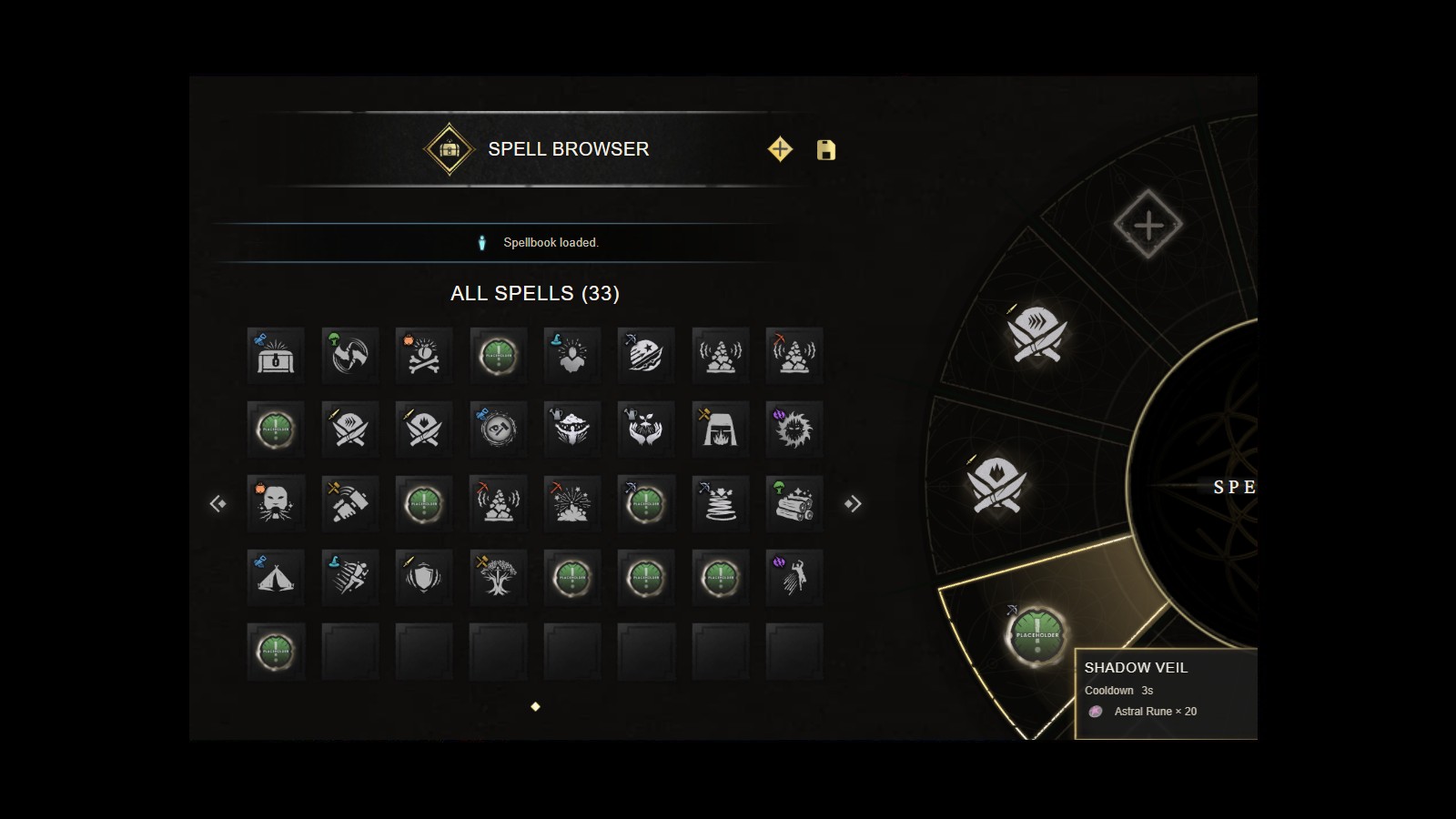1456x819 pixels.
Task: Select the mask face spell
Action: [x=276, y=503]
